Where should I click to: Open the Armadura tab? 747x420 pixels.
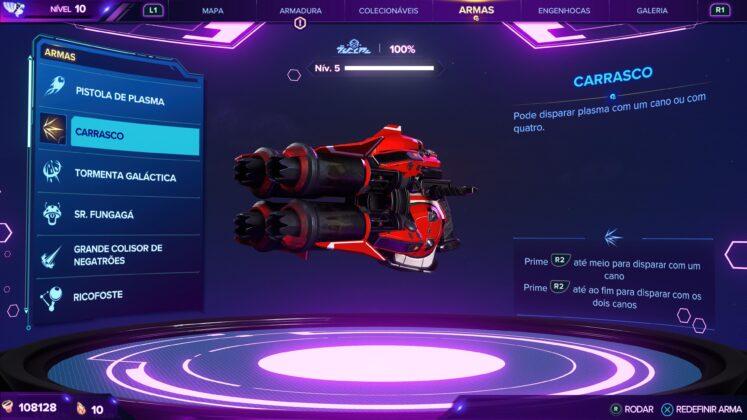click(x=298, y=10)
